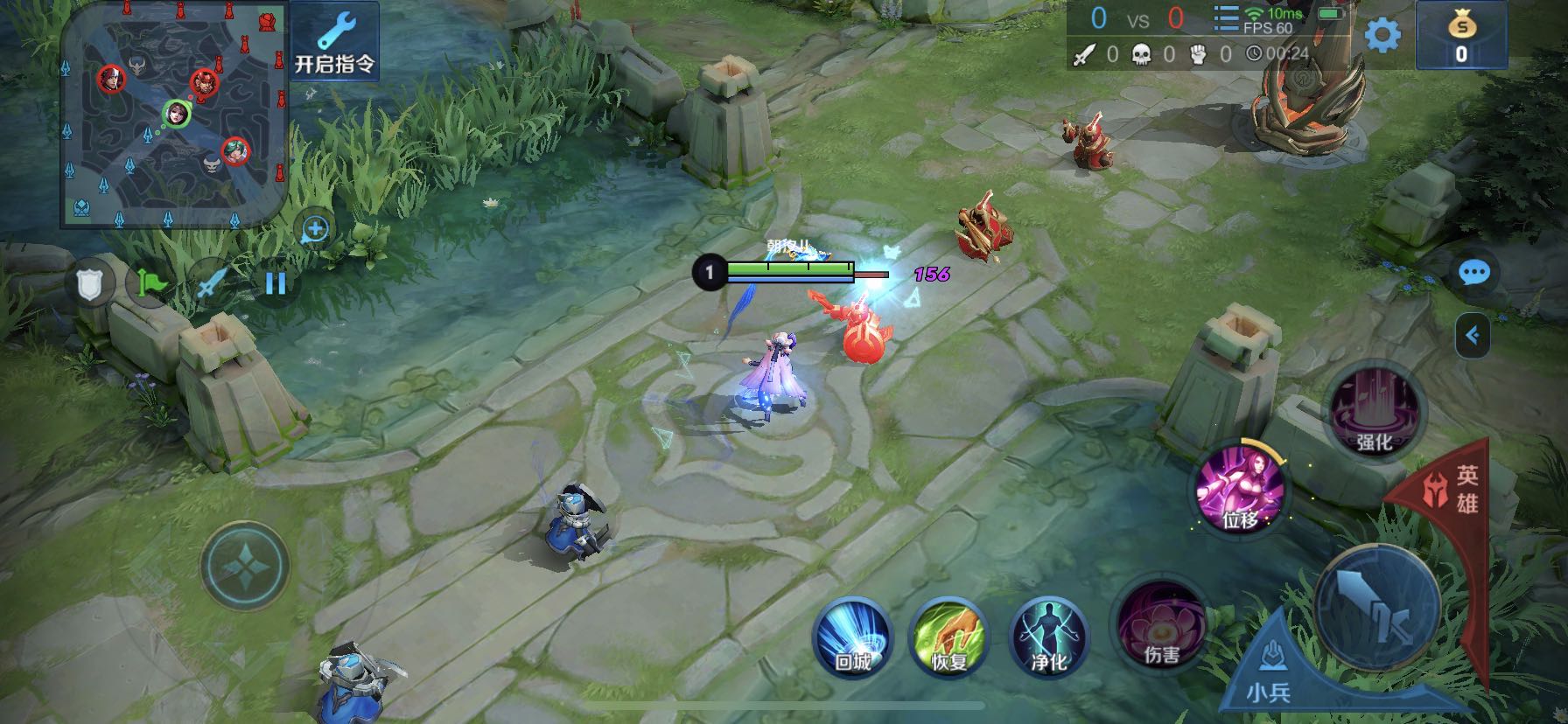Tap the magnifier plus icon below minimap

point(315,230)
